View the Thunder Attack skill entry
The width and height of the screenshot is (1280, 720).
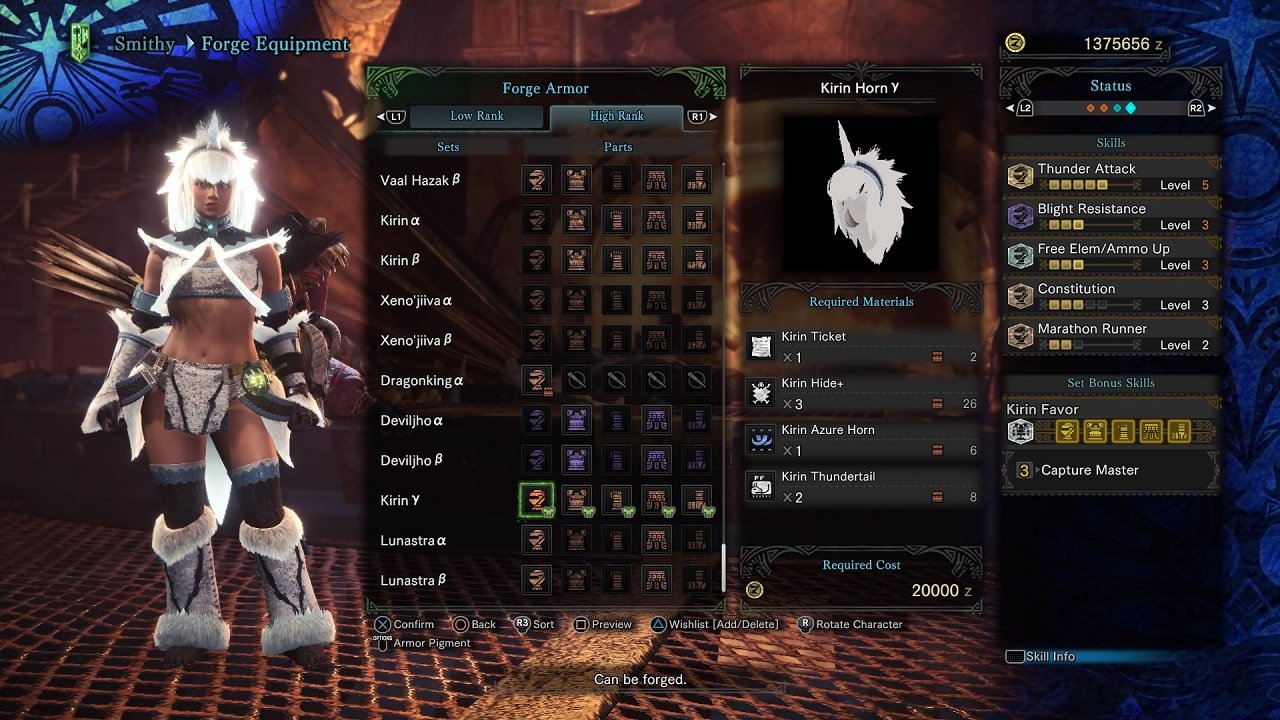point(1110,177)
